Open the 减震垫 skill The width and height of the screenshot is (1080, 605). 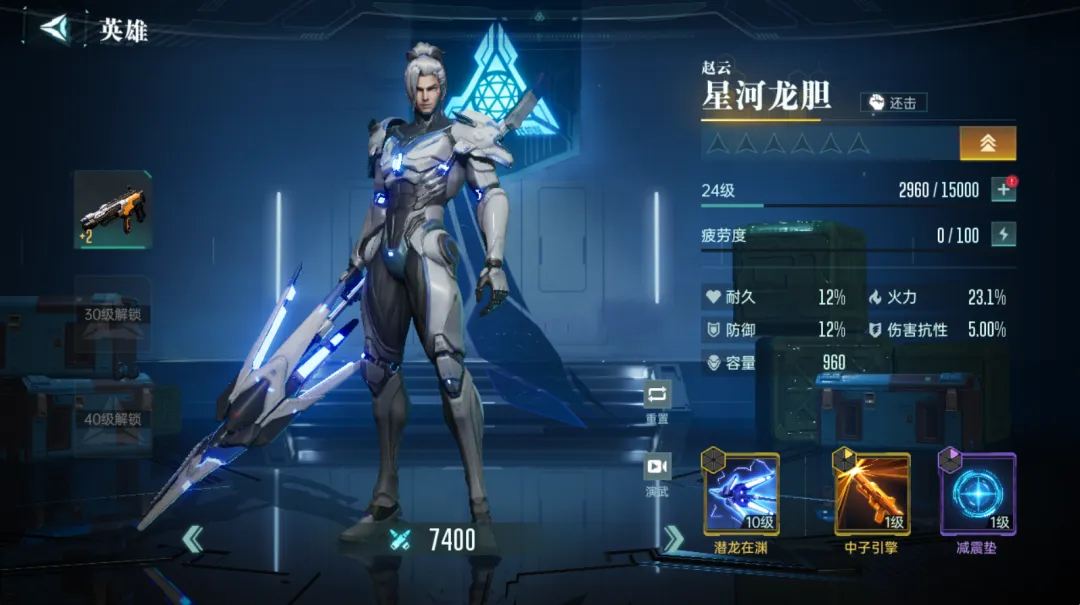(x=977, y=493)
